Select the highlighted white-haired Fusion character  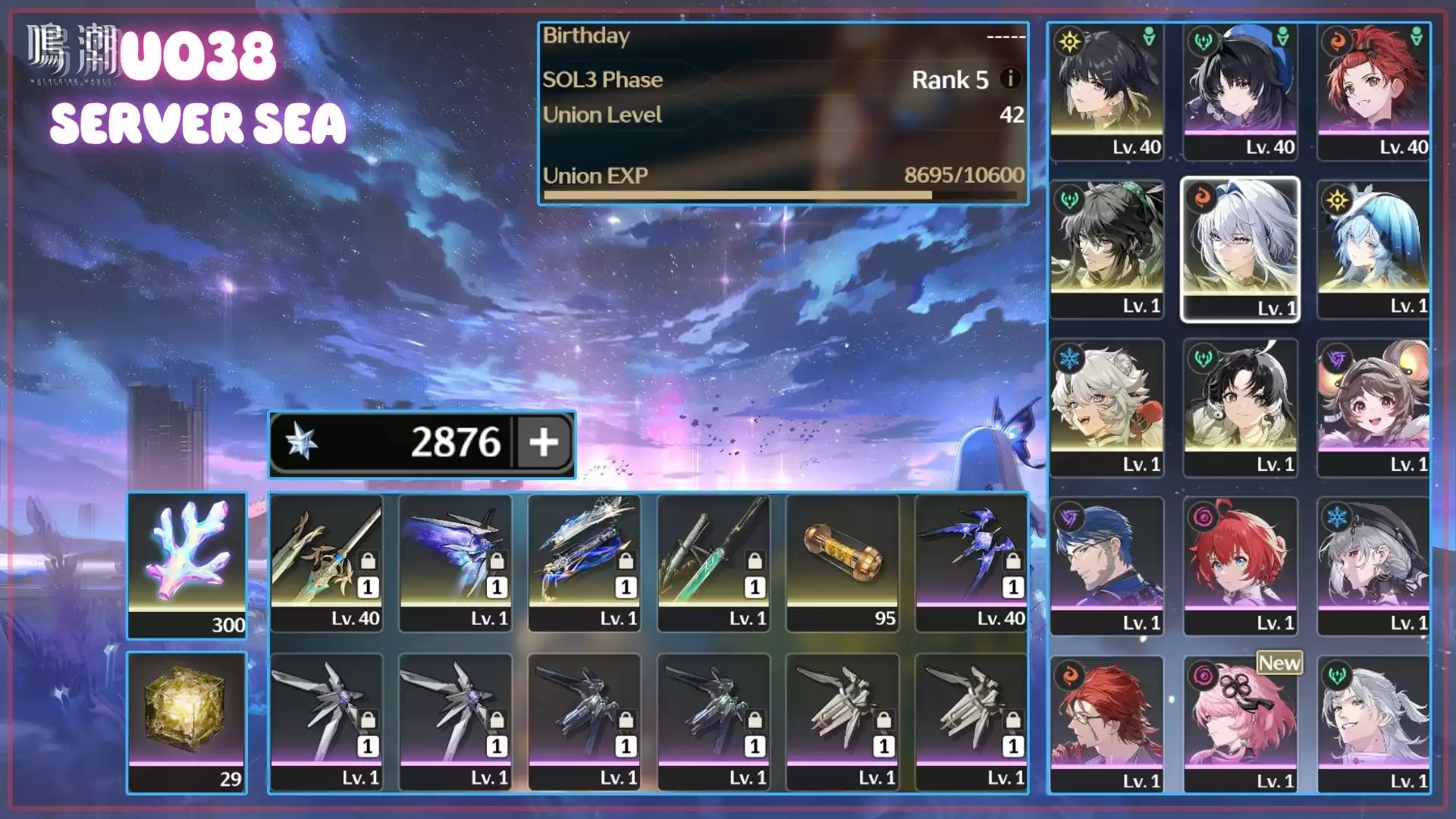[1241, 249]
